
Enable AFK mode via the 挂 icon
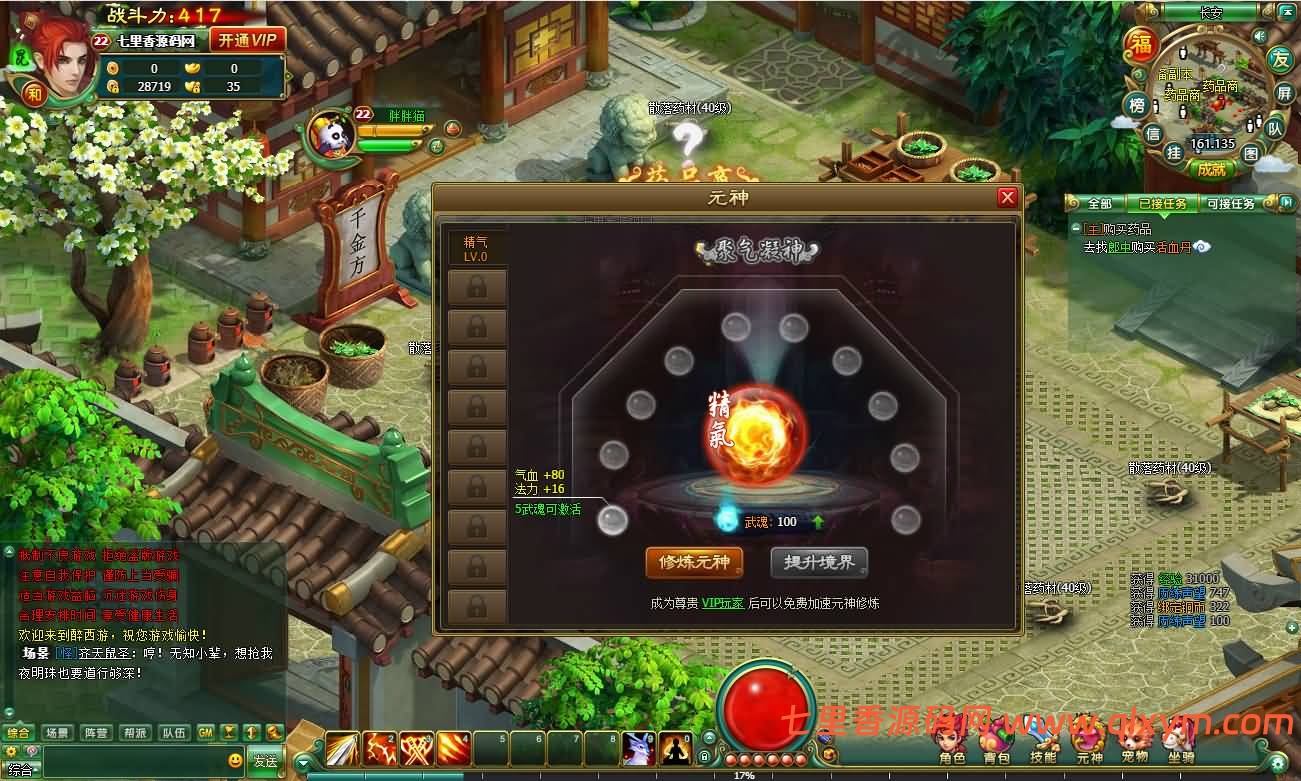(1174, 151)
